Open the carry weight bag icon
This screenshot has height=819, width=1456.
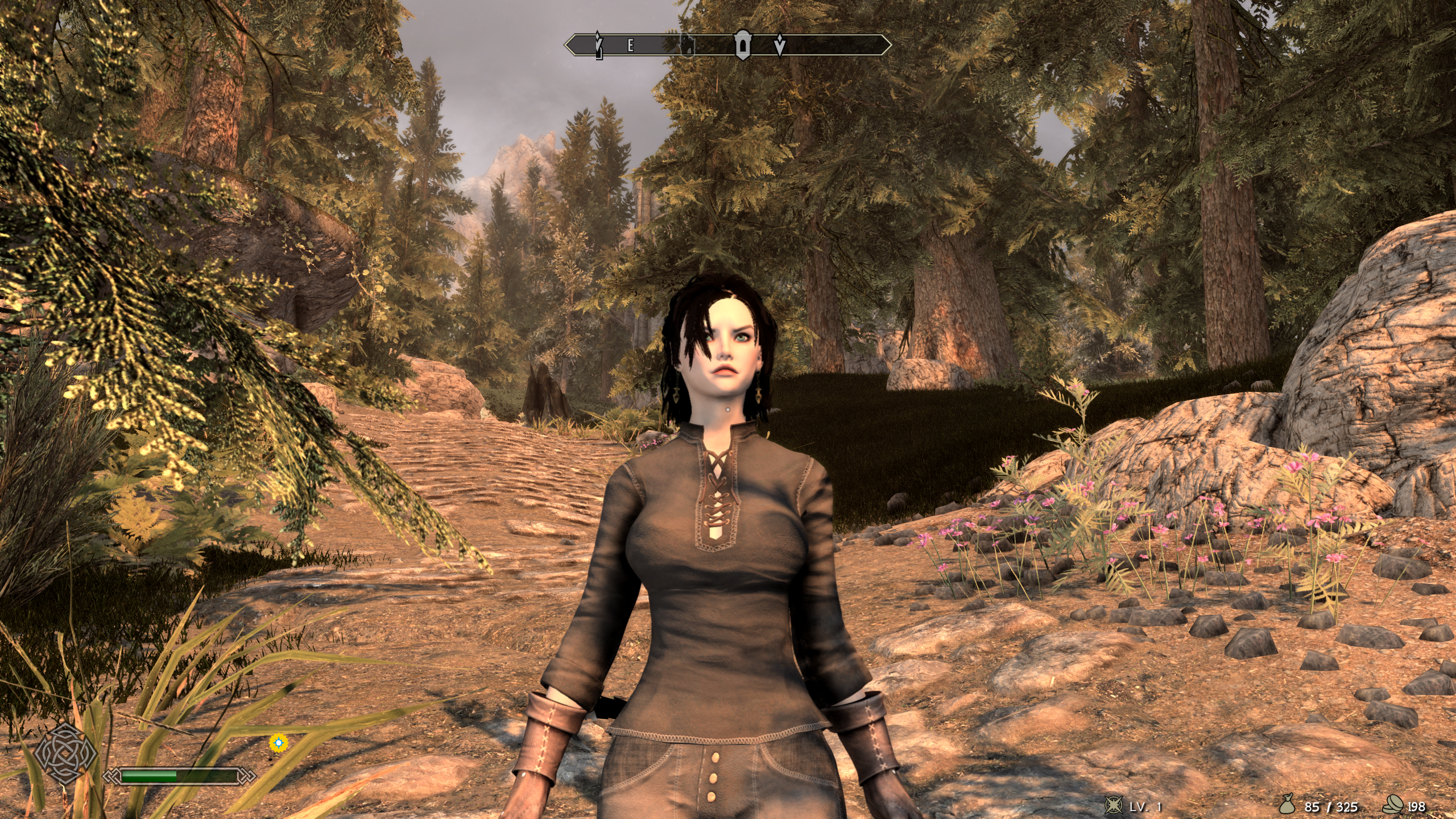tap(1287, 805)
